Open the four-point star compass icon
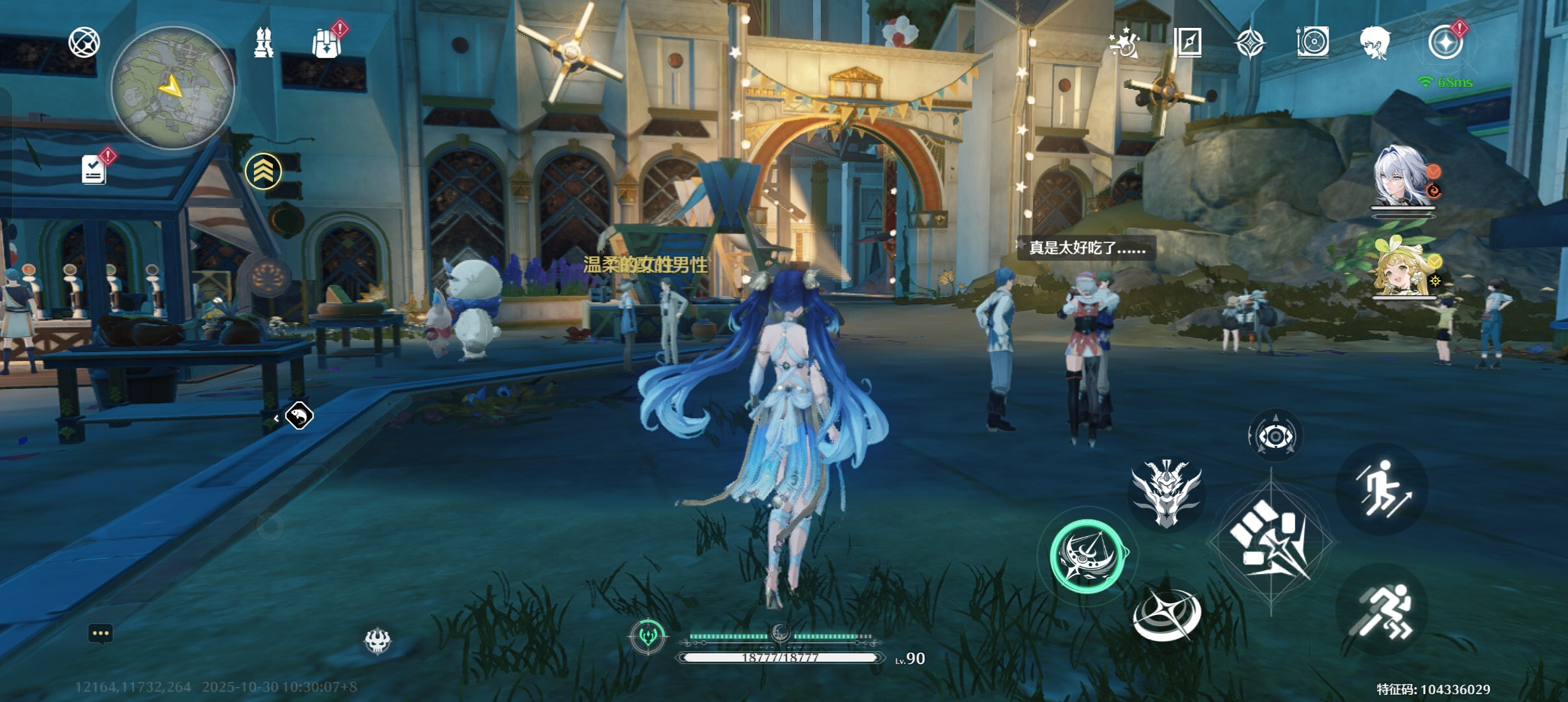Image resolution: width=1568 pixels, height=702 pixels. tap(1250, 44)
